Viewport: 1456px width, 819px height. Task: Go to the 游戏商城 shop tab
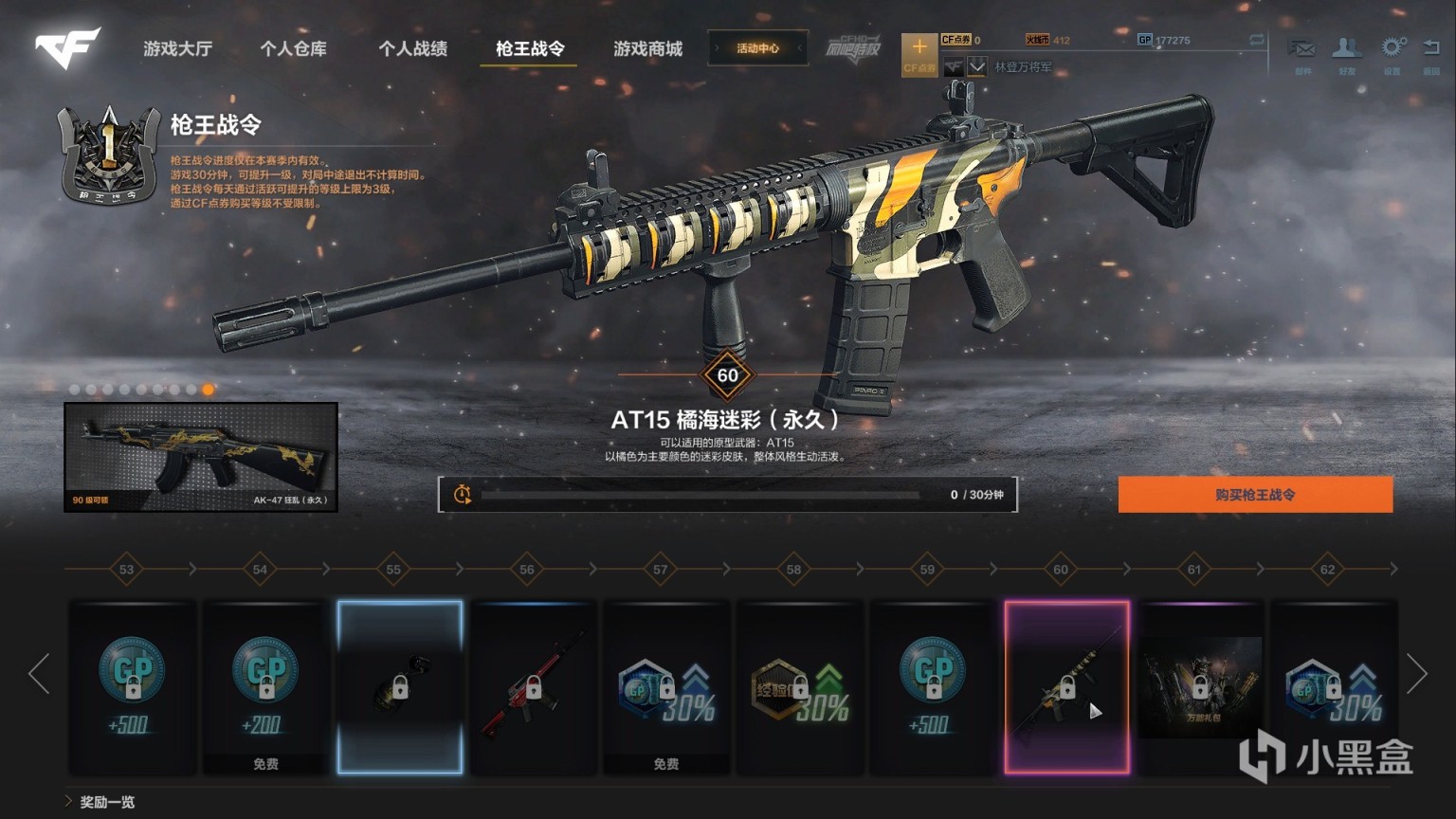click(647, 48)
